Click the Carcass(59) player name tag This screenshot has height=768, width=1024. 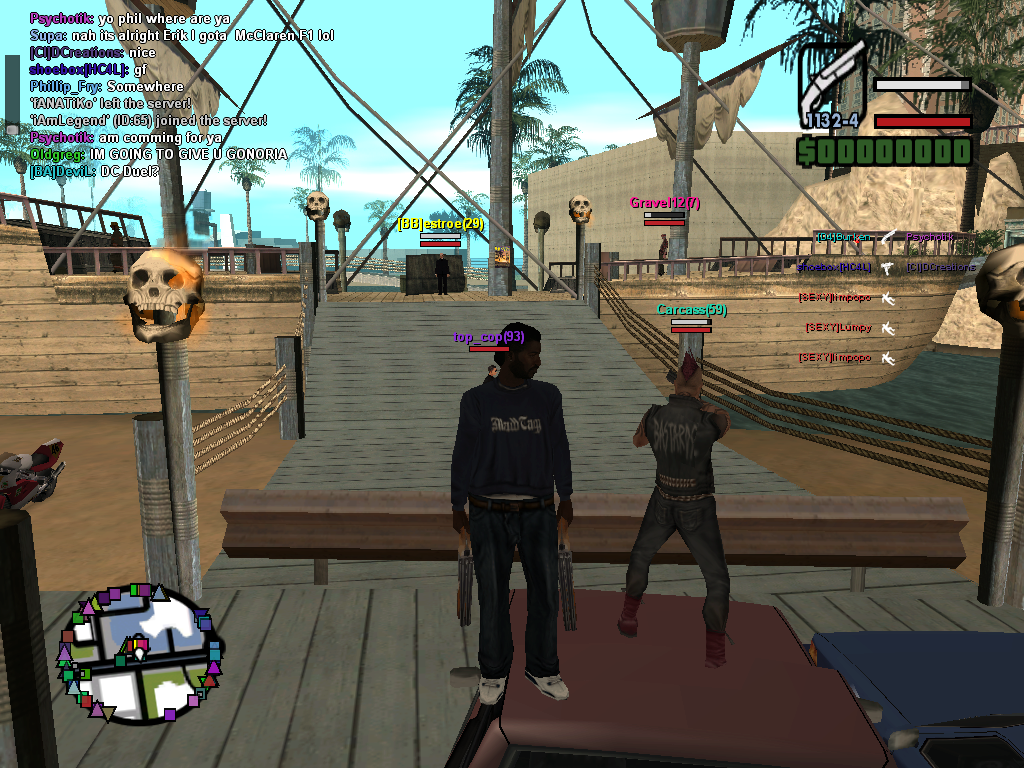[692, 310]
